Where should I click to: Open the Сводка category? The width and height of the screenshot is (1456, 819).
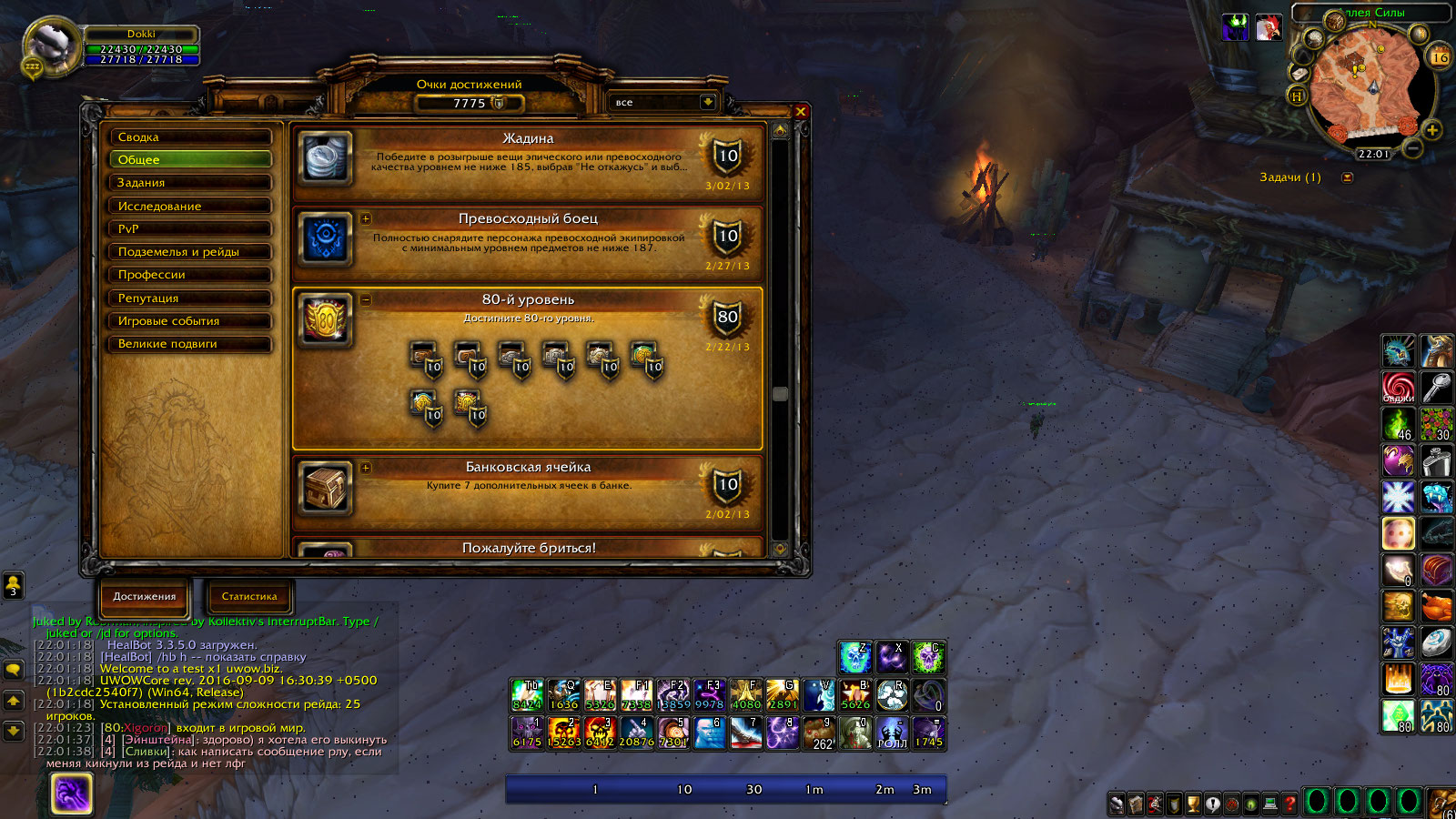tap(190, 137)
